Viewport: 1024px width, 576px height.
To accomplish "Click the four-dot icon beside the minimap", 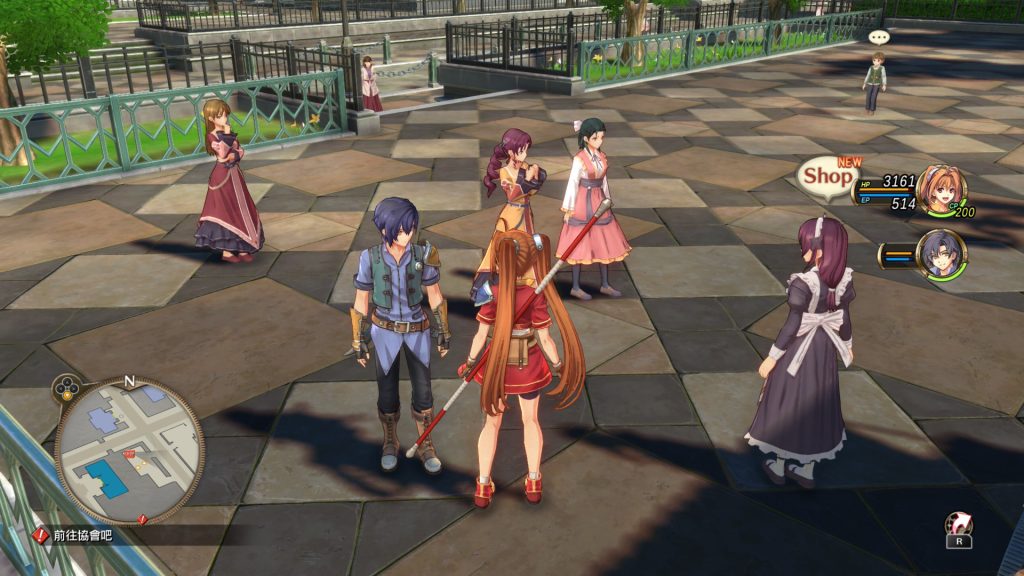I will tap(67, 387).
